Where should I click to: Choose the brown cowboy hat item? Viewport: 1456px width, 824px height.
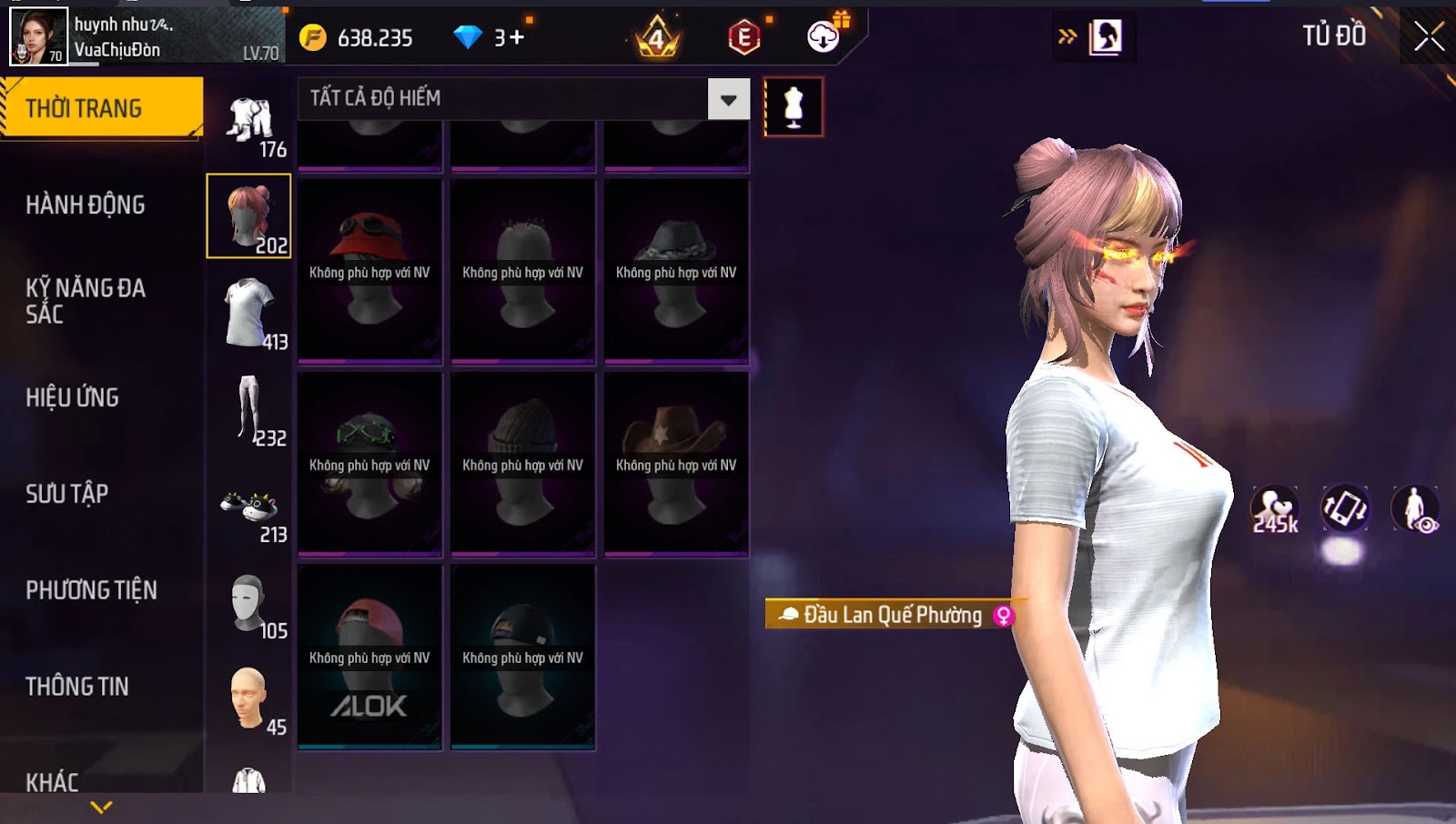pos(676,464)
